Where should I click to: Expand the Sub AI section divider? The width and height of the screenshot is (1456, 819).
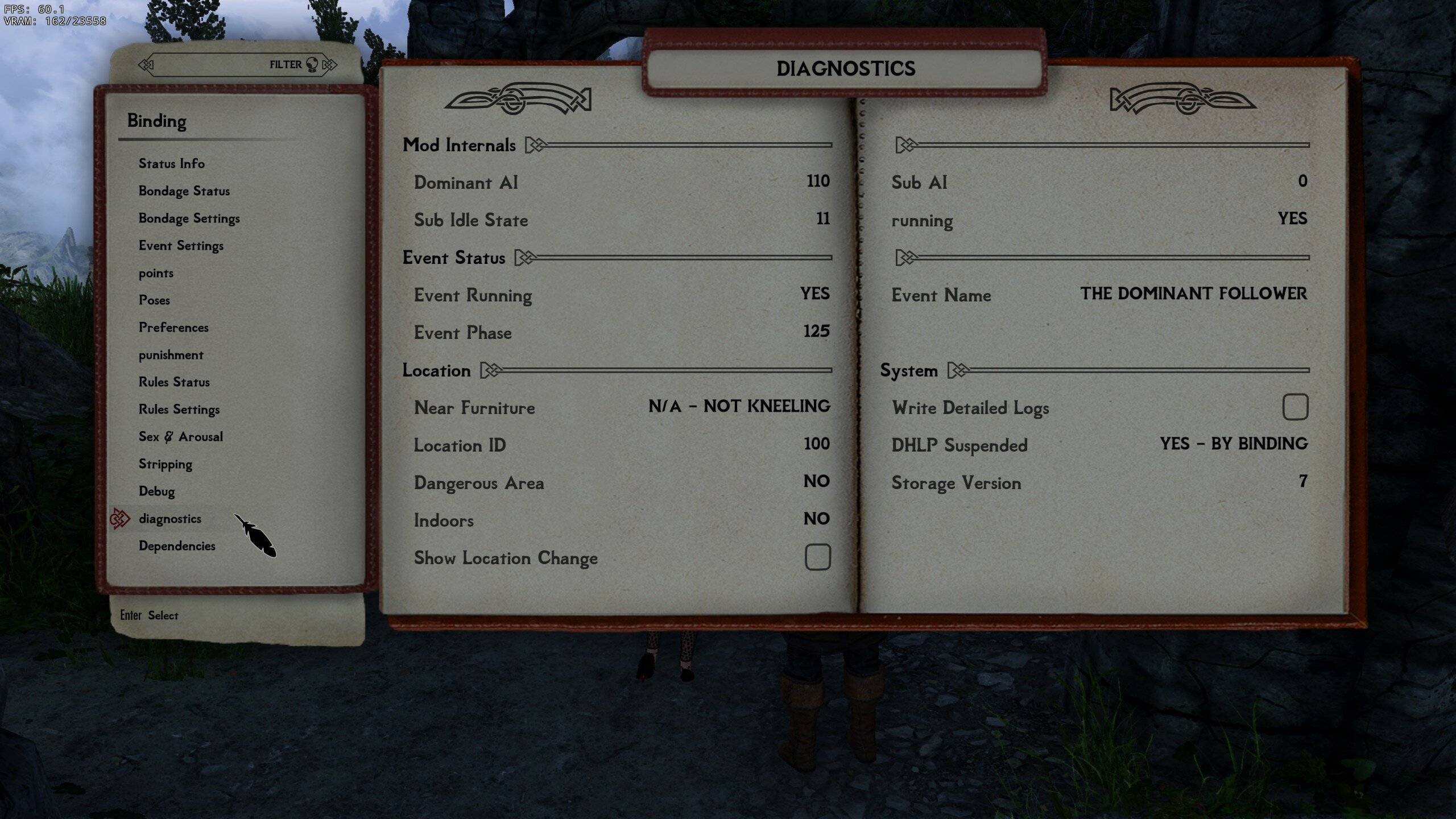coord(904,145)
